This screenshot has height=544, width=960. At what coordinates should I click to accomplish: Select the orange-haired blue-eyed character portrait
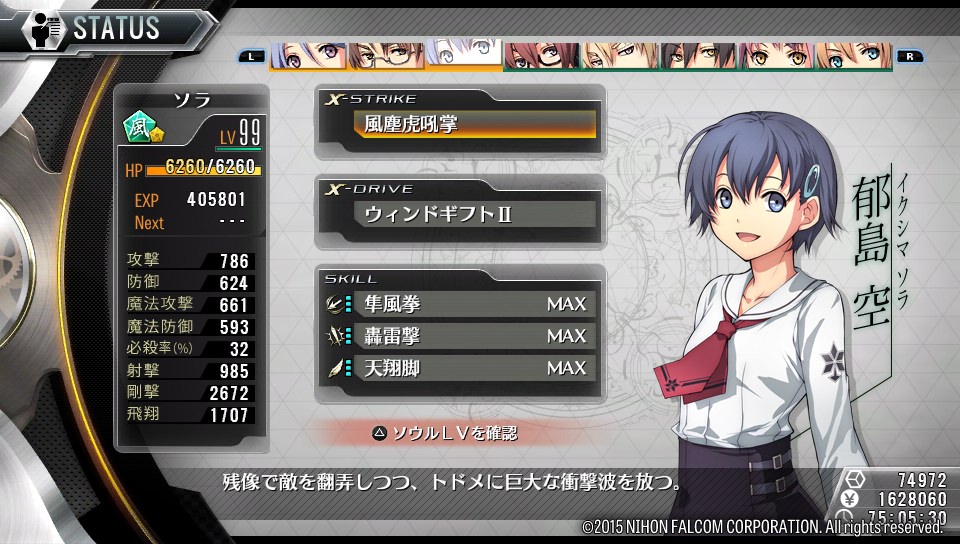pyautogui.click(x=853, y=56)
